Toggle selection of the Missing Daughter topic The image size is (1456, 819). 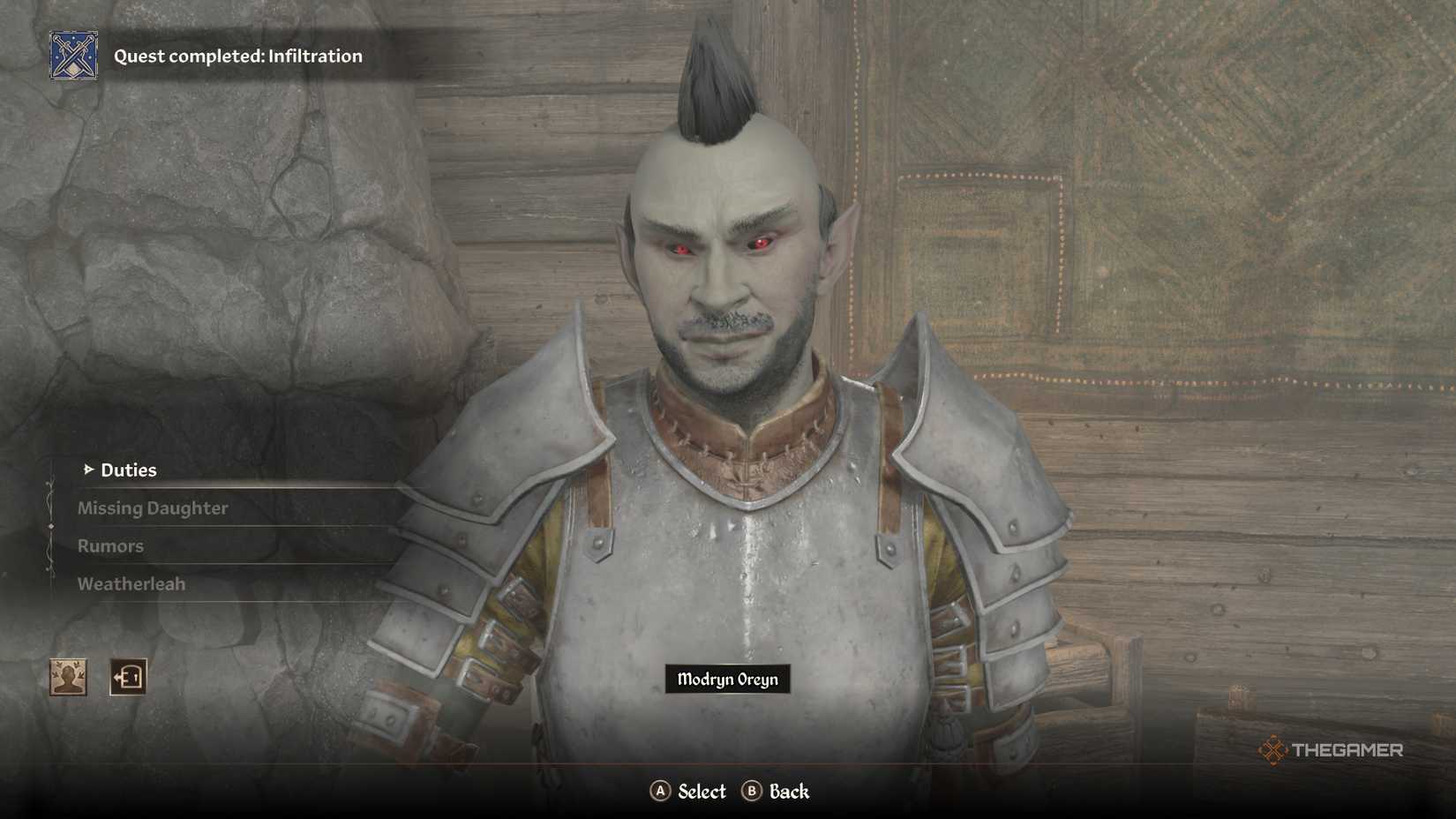pyautogui.click(x=152, y=508)
